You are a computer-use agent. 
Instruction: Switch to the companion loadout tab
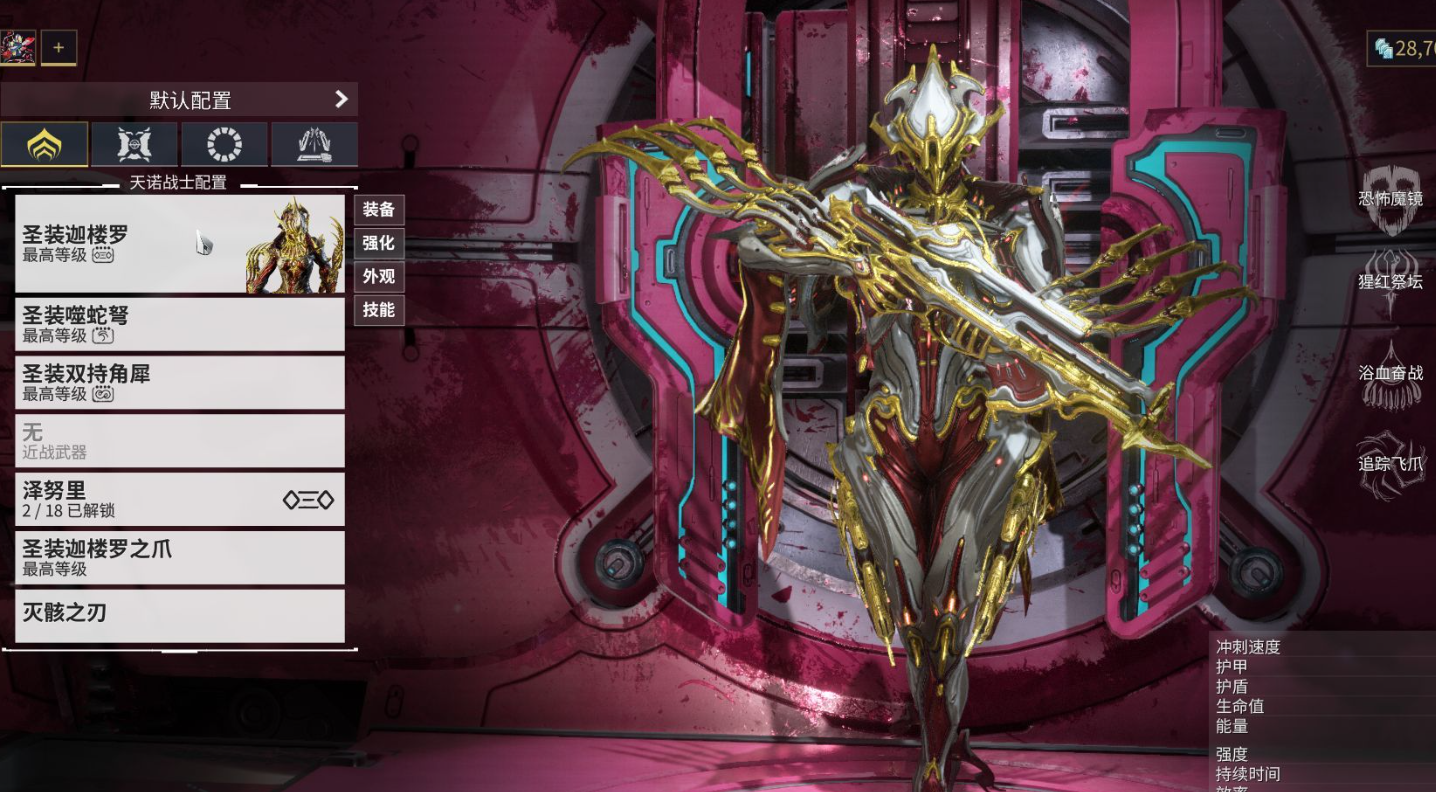tap(134, 144)
